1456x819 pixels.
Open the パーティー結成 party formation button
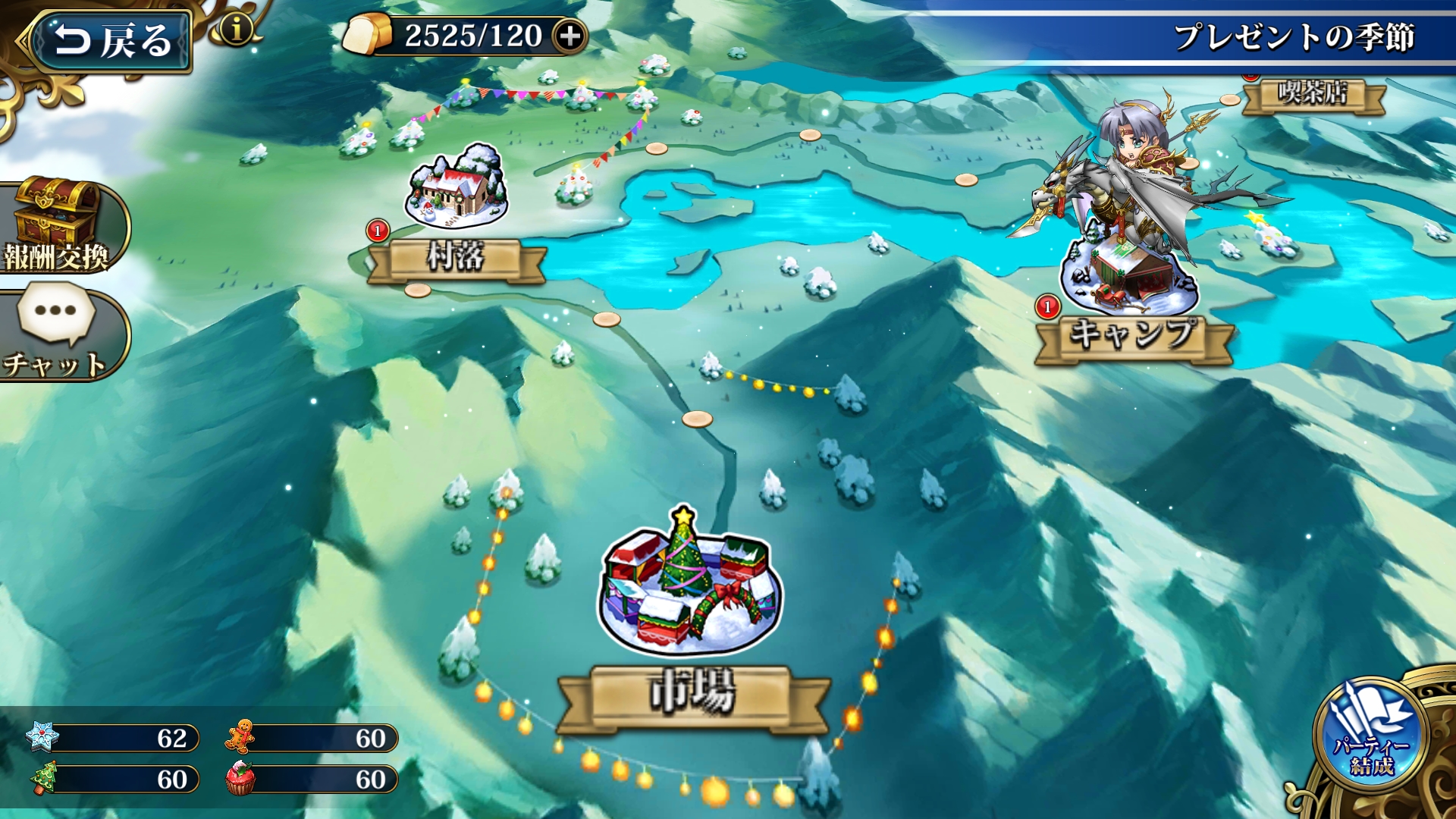point(1371,737)
